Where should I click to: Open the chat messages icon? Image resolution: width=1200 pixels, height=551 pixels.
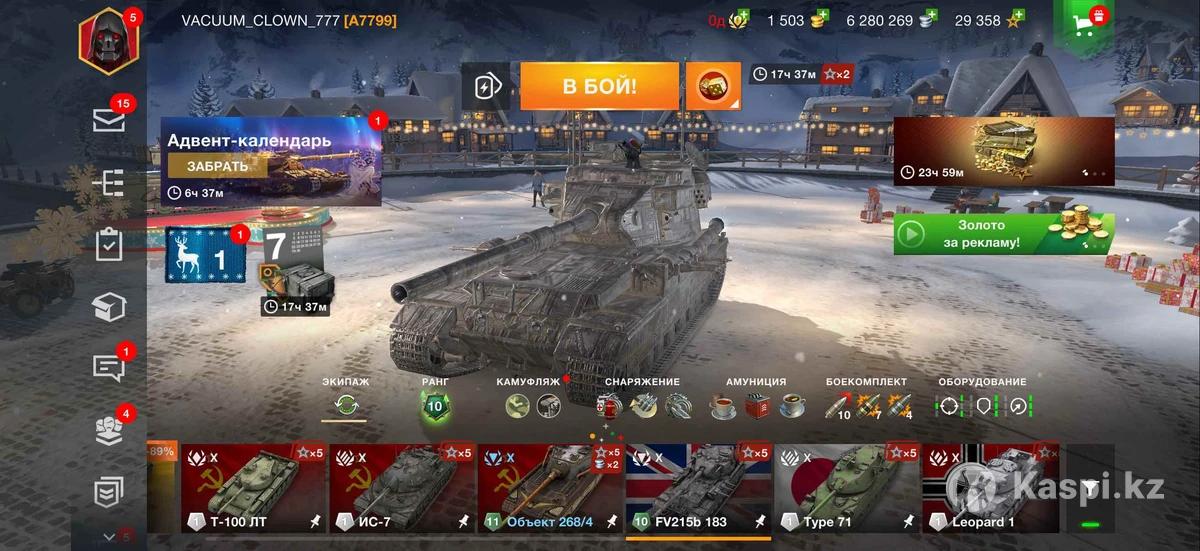(108, 367)
